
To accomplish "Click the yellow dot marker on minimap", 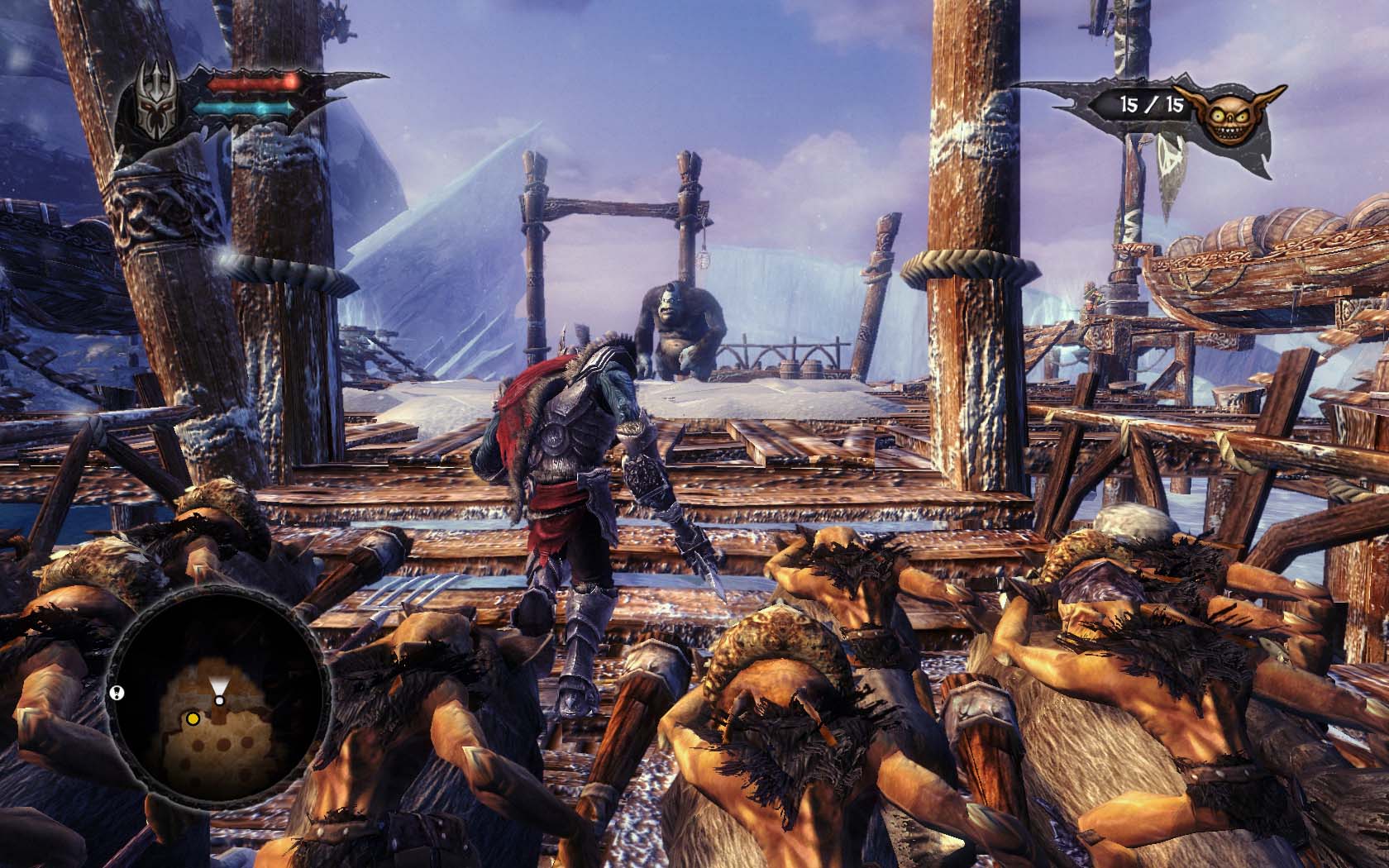I will [x=193, y=718].
